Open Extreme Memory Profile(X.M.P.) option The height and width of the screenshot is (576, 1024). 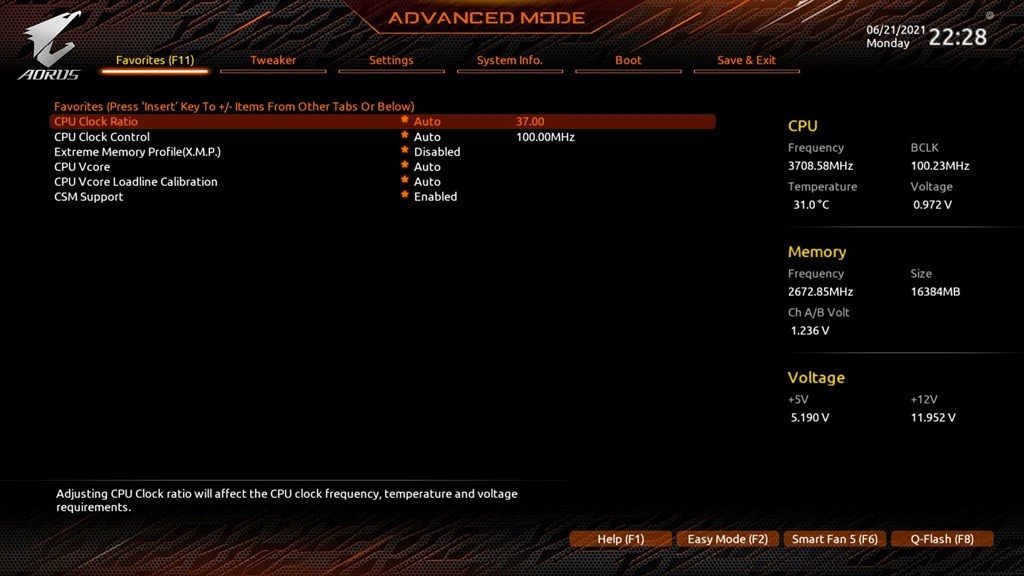[137, 152]
